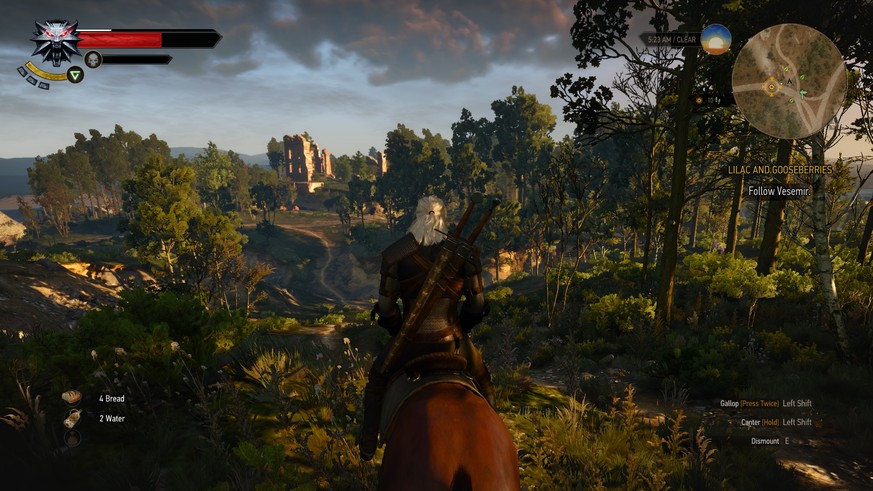This screenshot has height=491, width=873.
Task: Click the circular minimap
Action: click(789, 81)
